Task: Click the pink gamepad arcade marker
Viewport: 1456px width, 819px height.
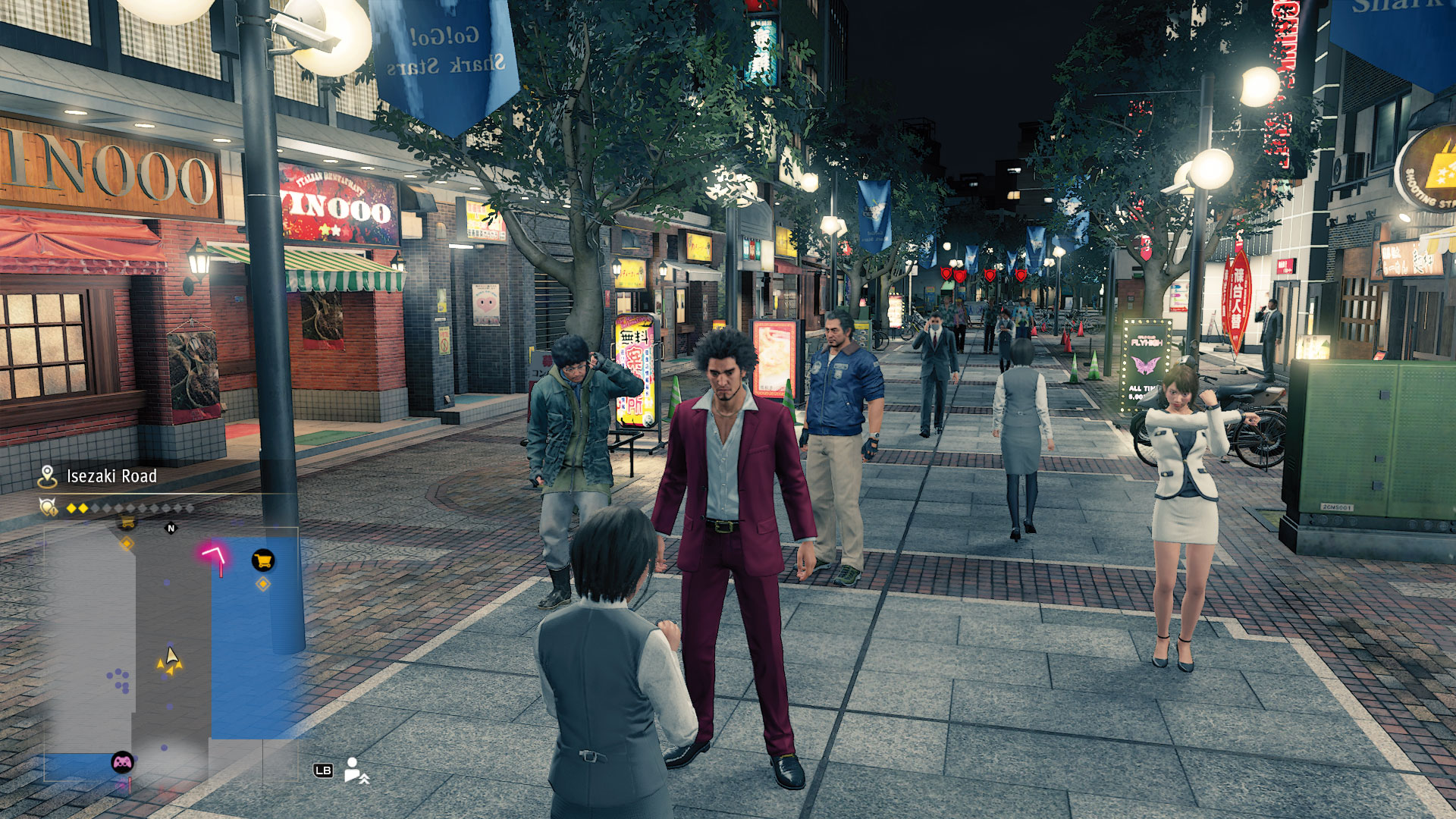Action: (122, 761)
